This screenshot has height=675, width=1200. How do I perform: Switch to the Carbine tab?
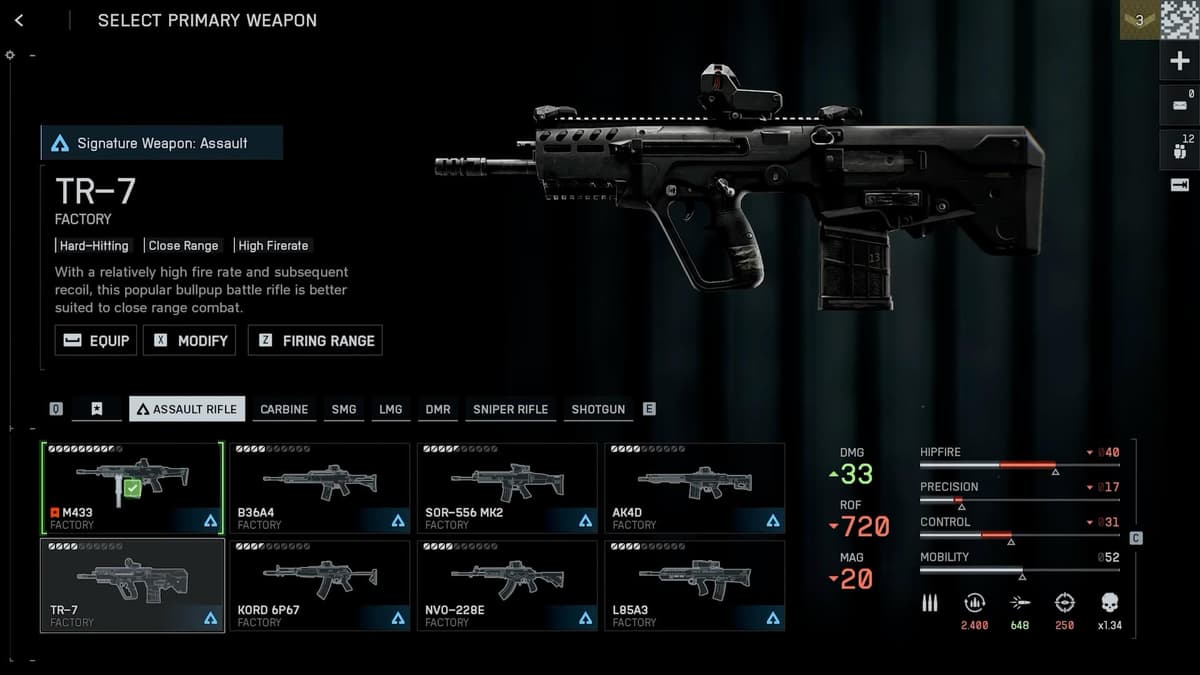click(284, 409)
